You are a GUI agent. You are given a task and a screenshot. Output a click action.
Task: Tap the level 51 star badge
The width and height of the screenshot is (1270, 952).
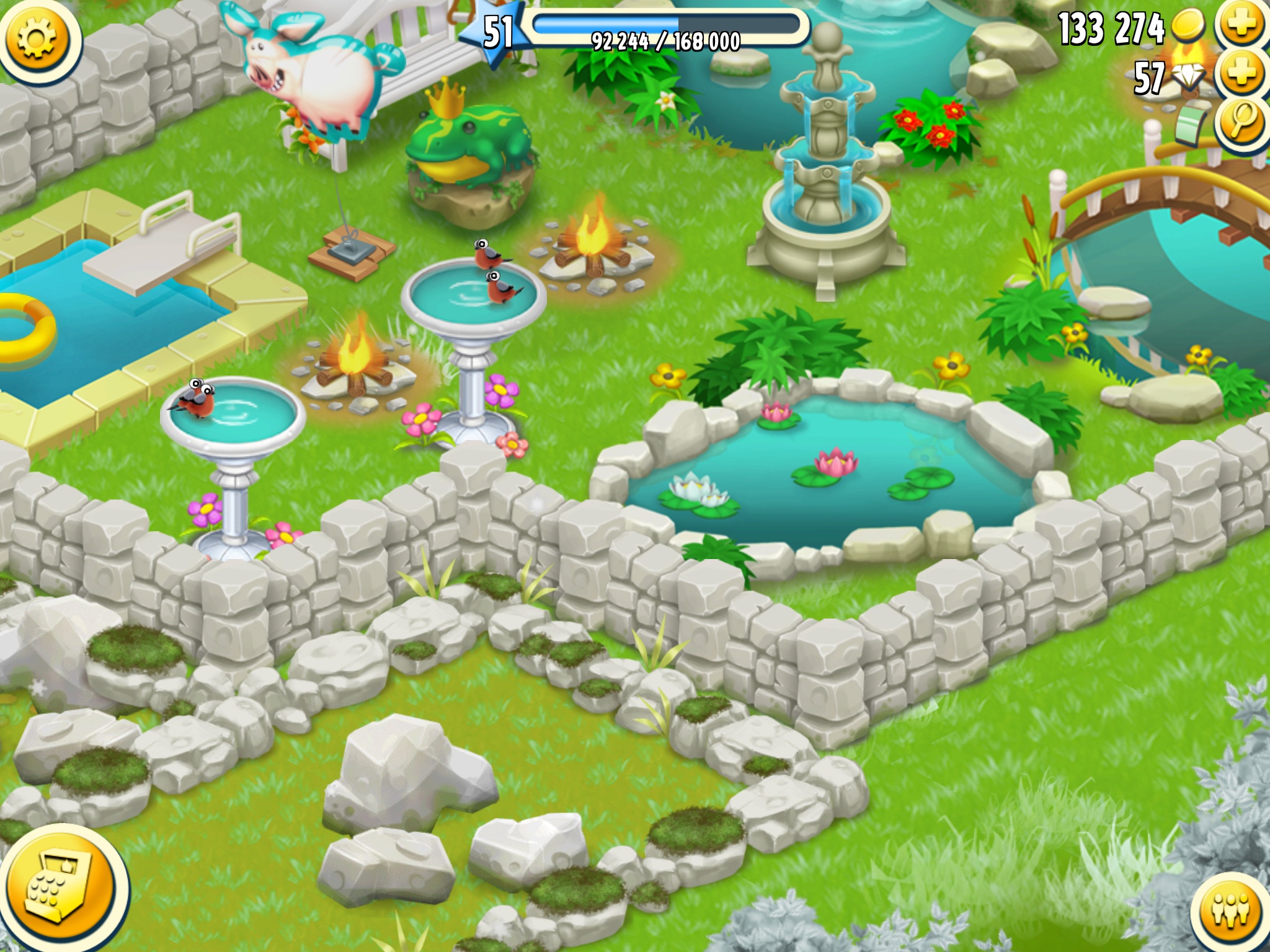(497, 32)
